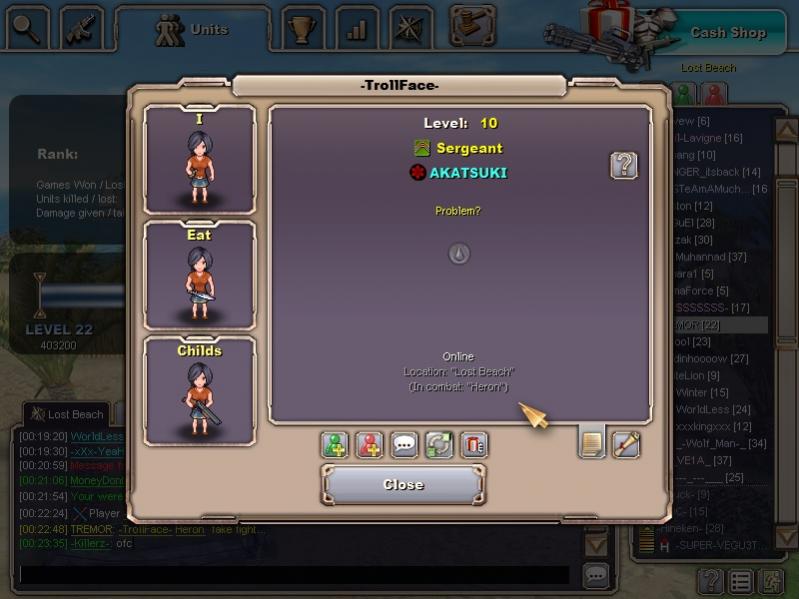
Task: Select the Lost Beach chat tab
Action: [x=67, y=414]
